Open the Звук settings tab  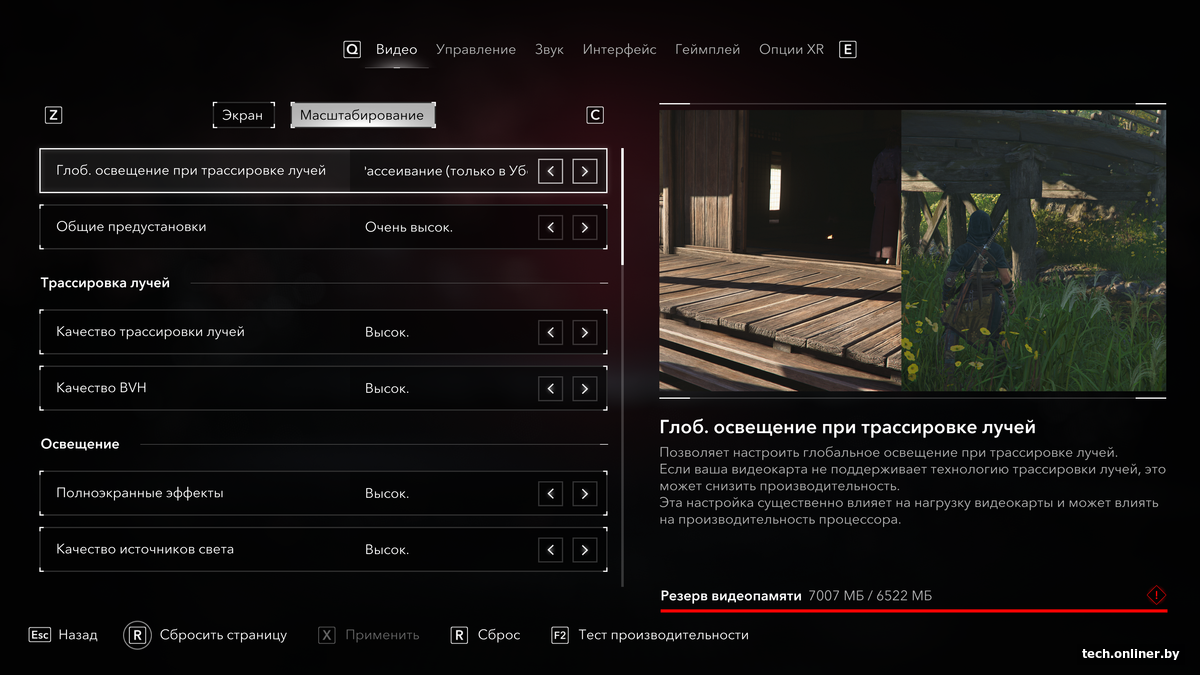coord(549,49)
